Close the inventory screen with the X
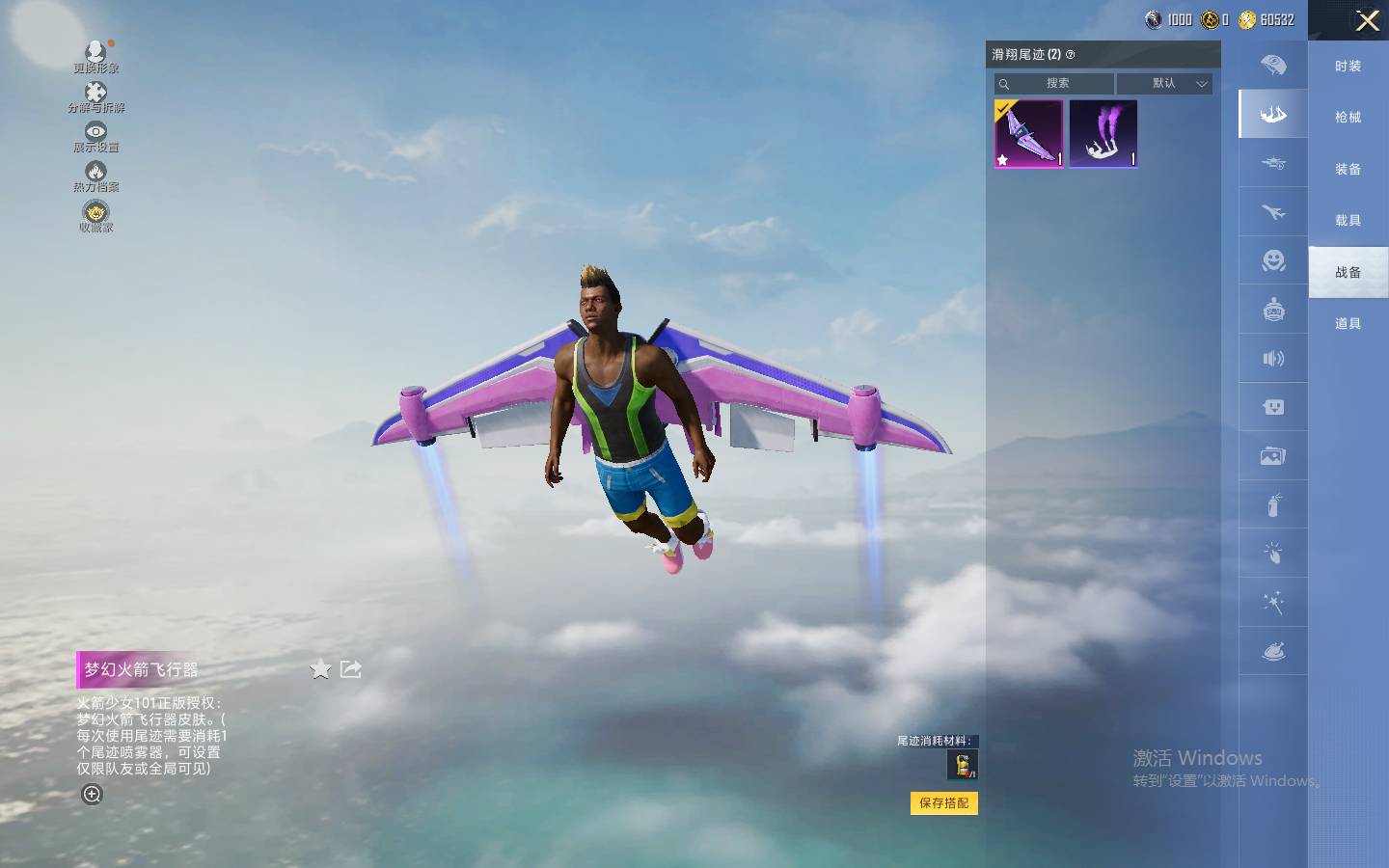Image resolution: width=1389 pixels, height=868 pixels. click(1367, 20)
